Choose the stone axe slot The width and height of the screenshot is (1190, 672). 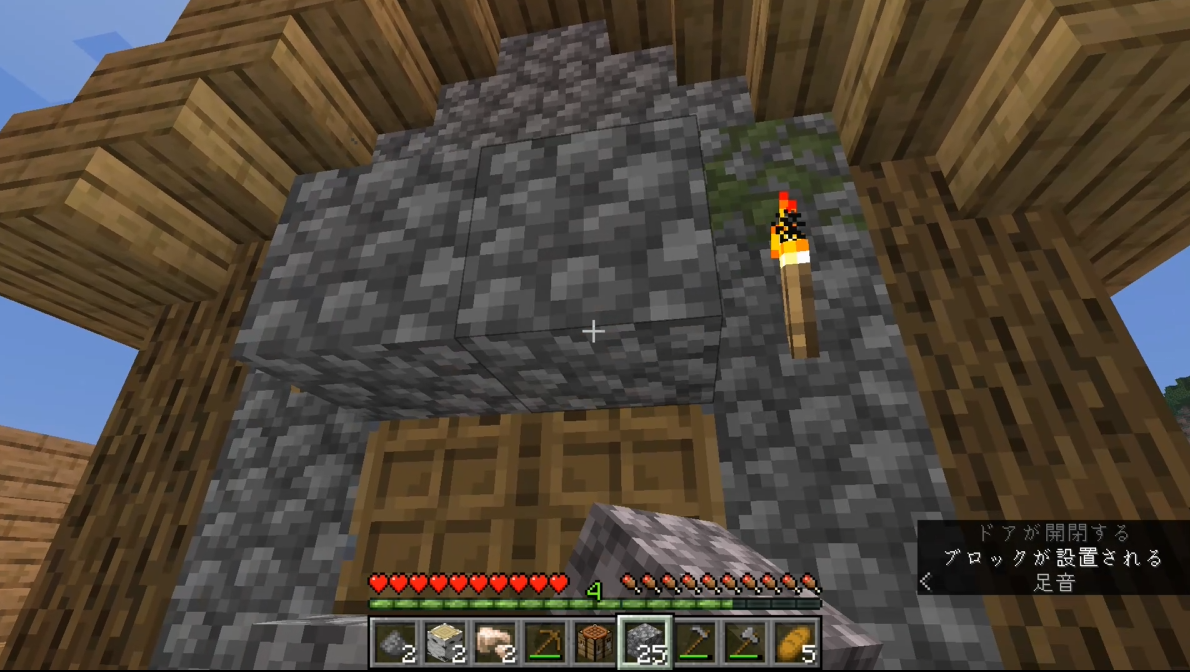[x=744, y=641]
